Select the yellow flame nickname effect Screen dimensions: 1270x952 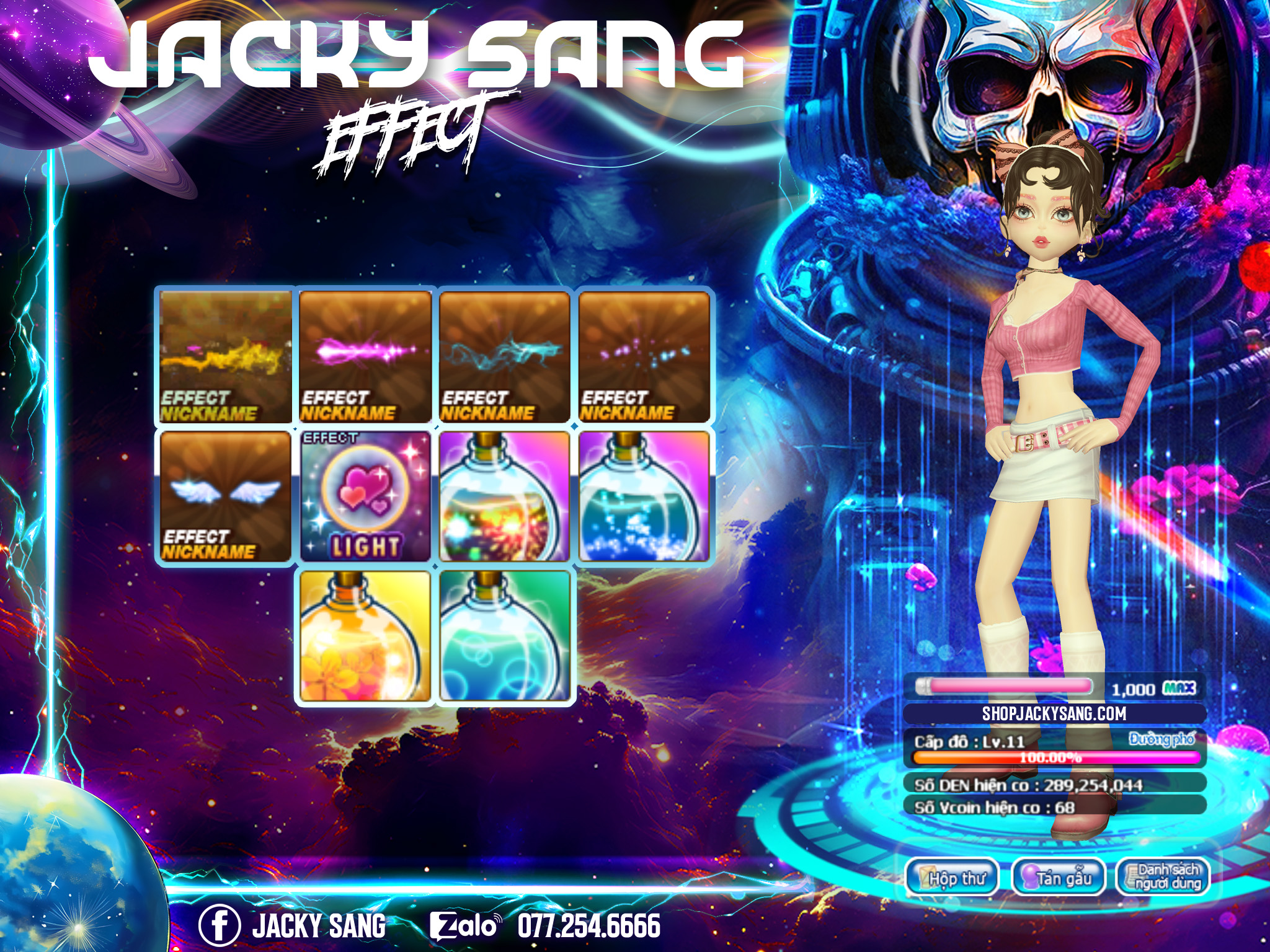coord(225,356)
